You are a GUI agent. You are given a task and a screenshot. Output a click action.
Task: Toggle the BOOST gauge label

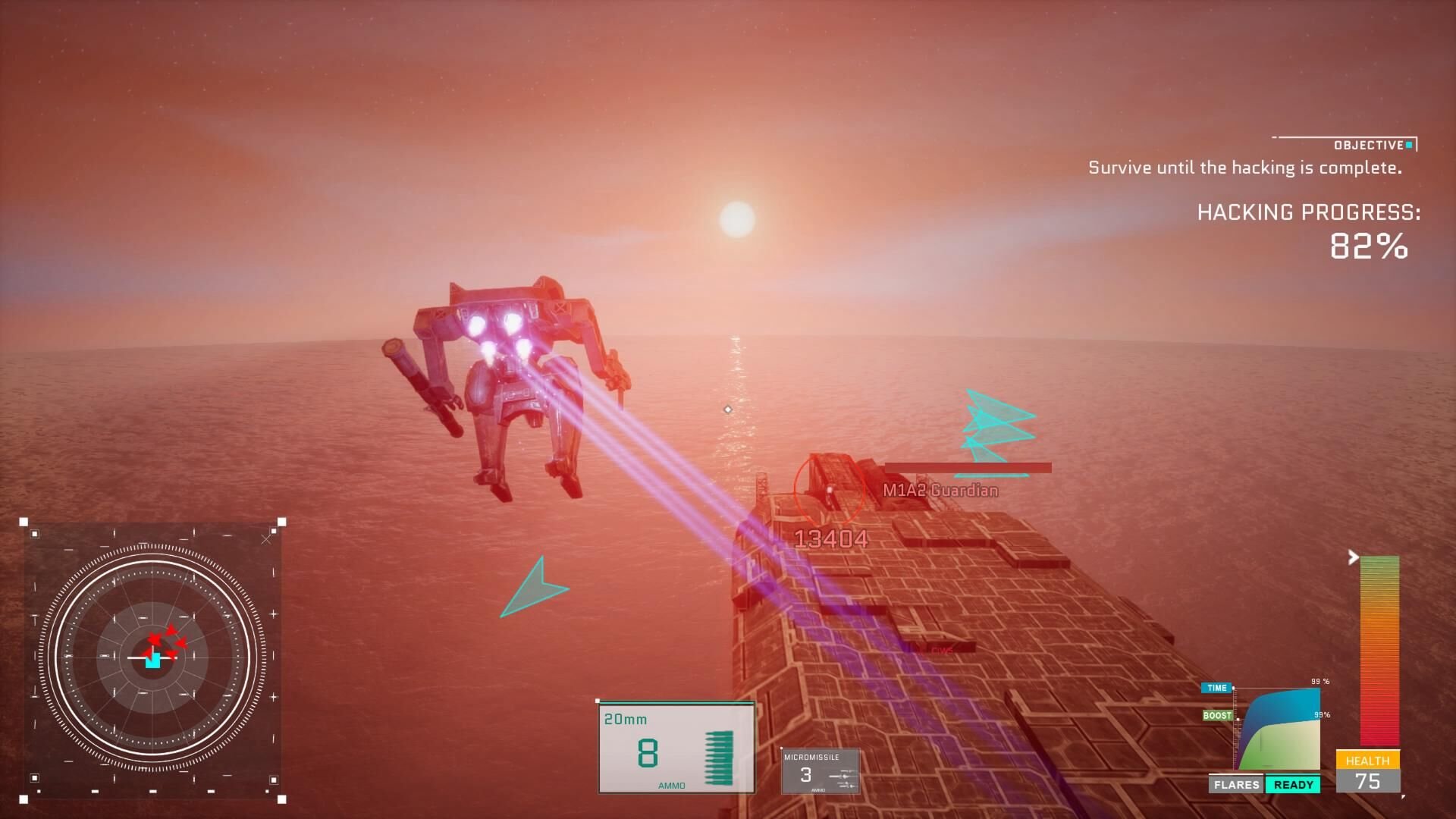point(1216,714)
